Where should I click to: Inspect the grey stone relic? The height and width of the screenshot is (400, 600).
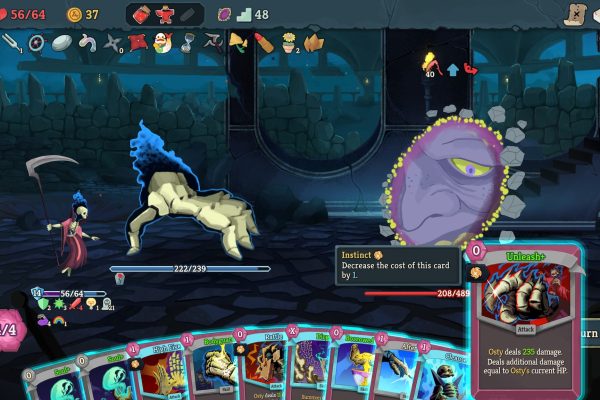(62, 42)
